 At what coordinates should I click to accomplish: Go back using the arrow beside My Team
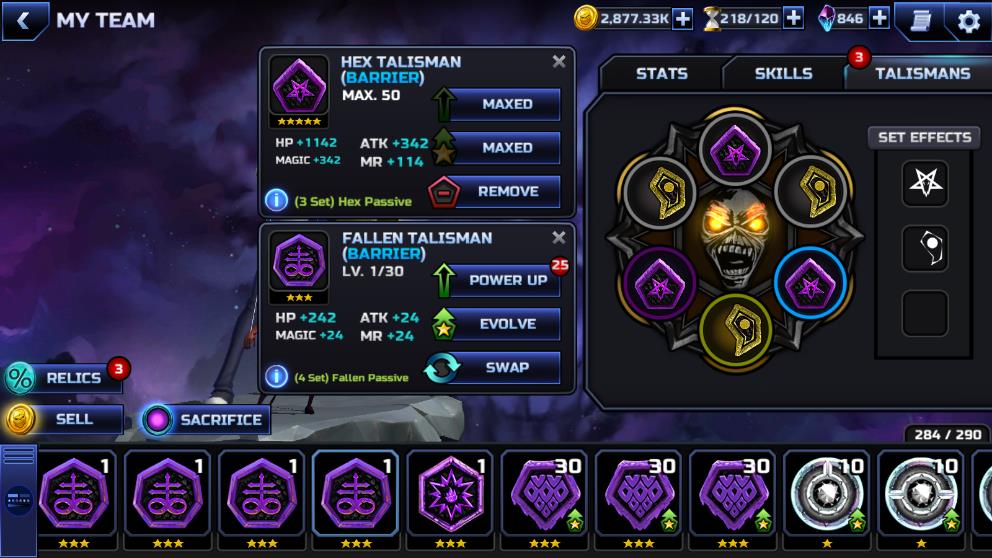pyautogui.click(x=23, y=20)
